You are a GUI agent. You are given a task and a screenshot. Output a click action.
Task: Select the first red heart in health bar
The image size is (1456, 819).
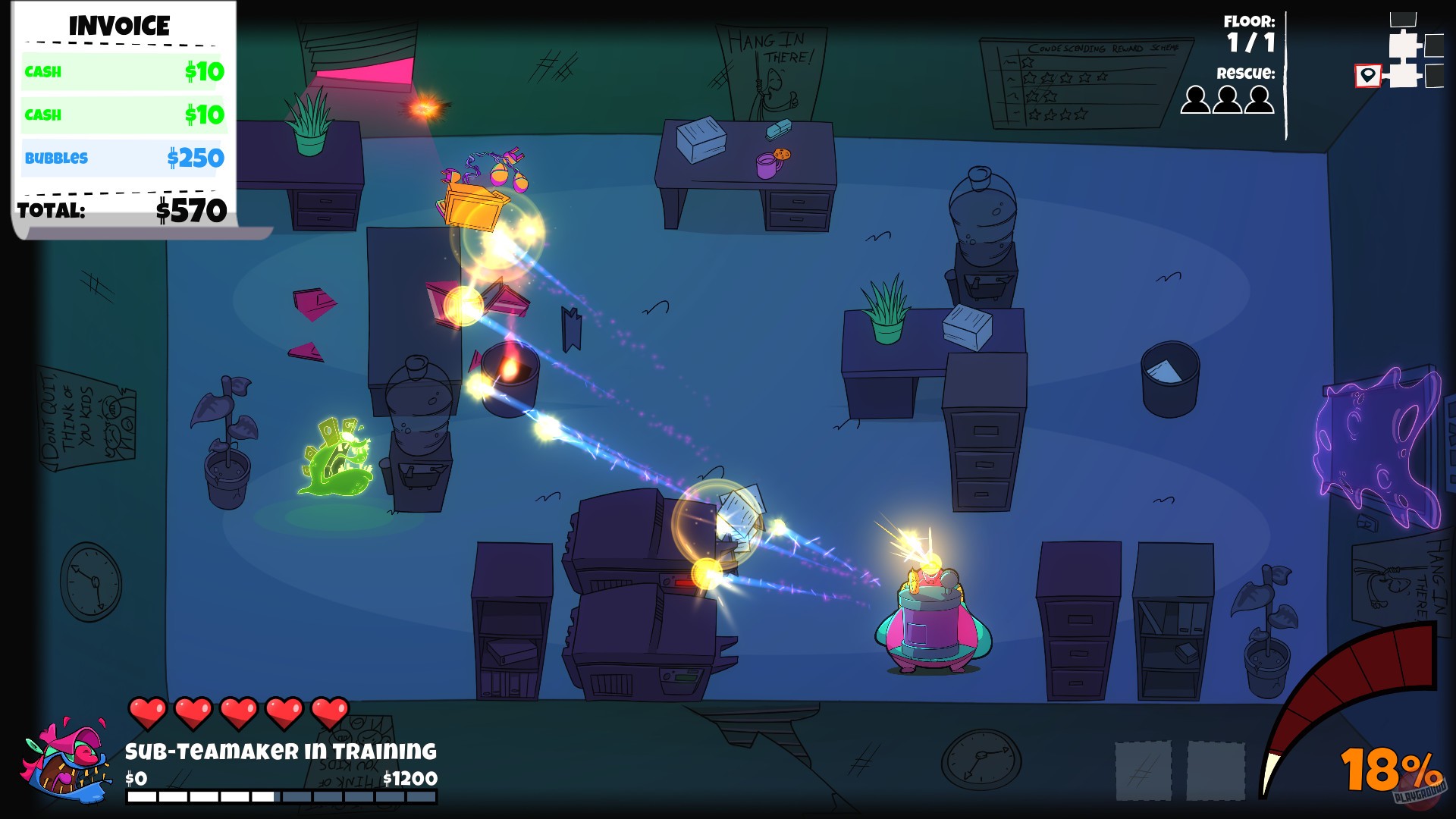coord(149,713)
